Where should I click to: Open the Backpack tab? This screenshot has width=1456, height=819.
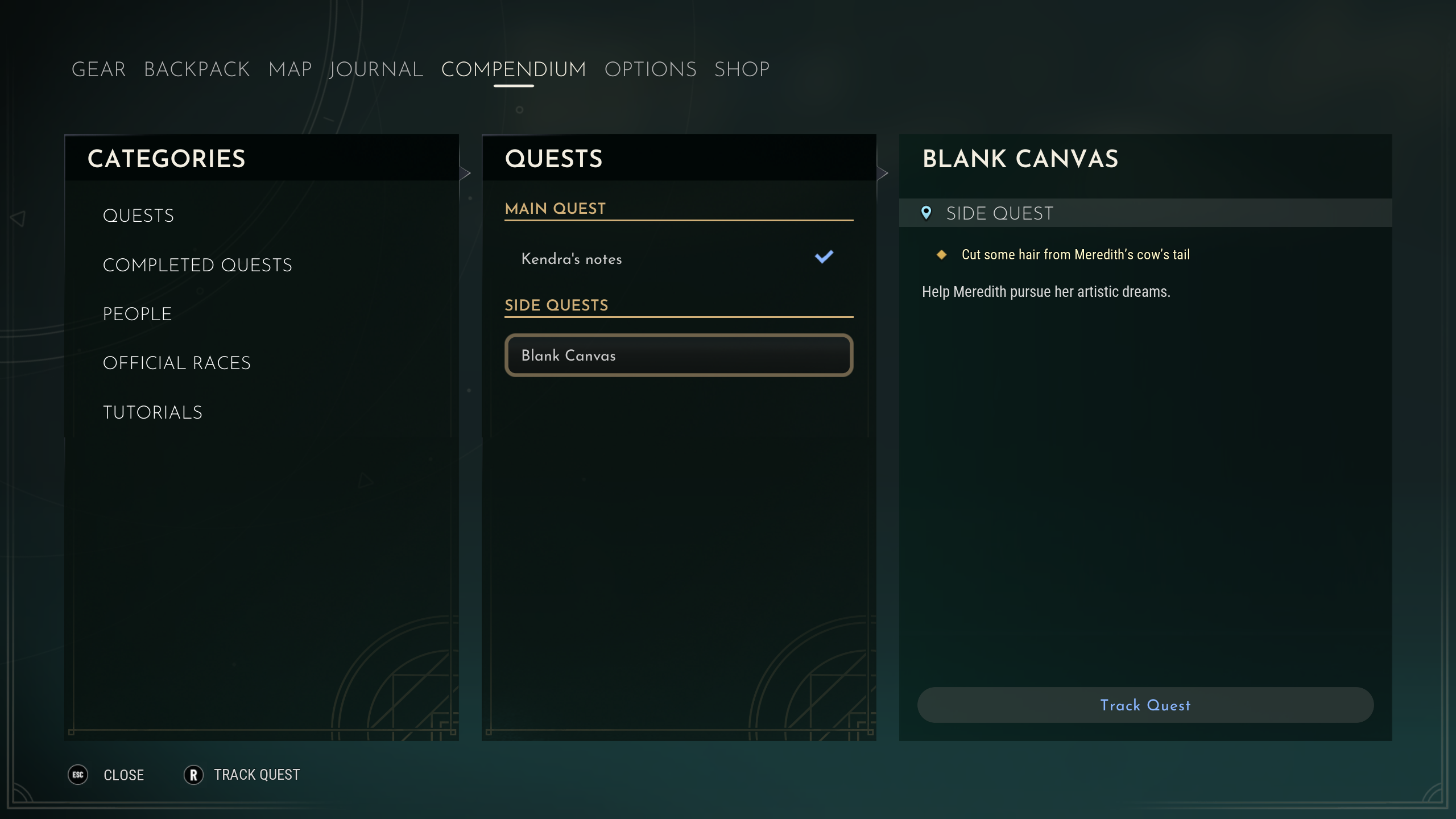(197, 69)
